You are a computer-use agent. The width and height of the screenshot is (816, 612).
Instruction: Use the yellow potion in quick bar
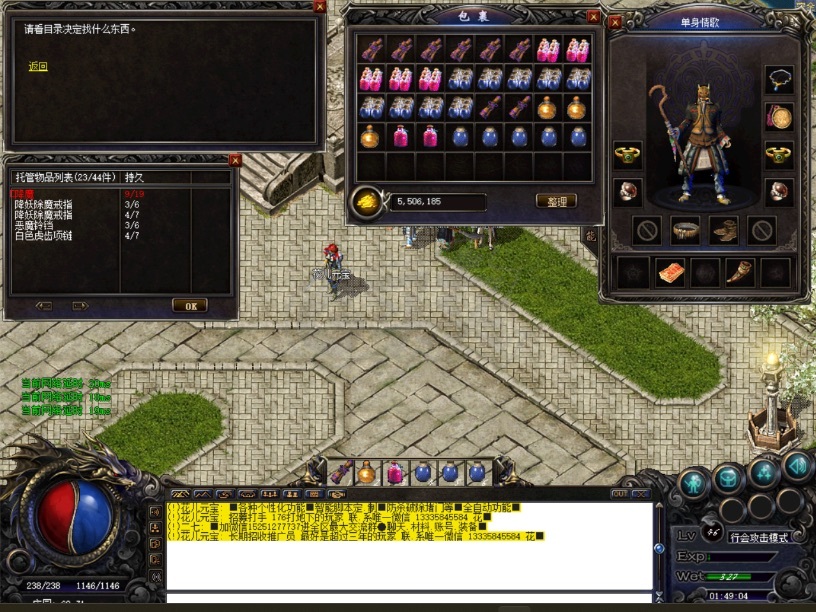coord(367,472)
